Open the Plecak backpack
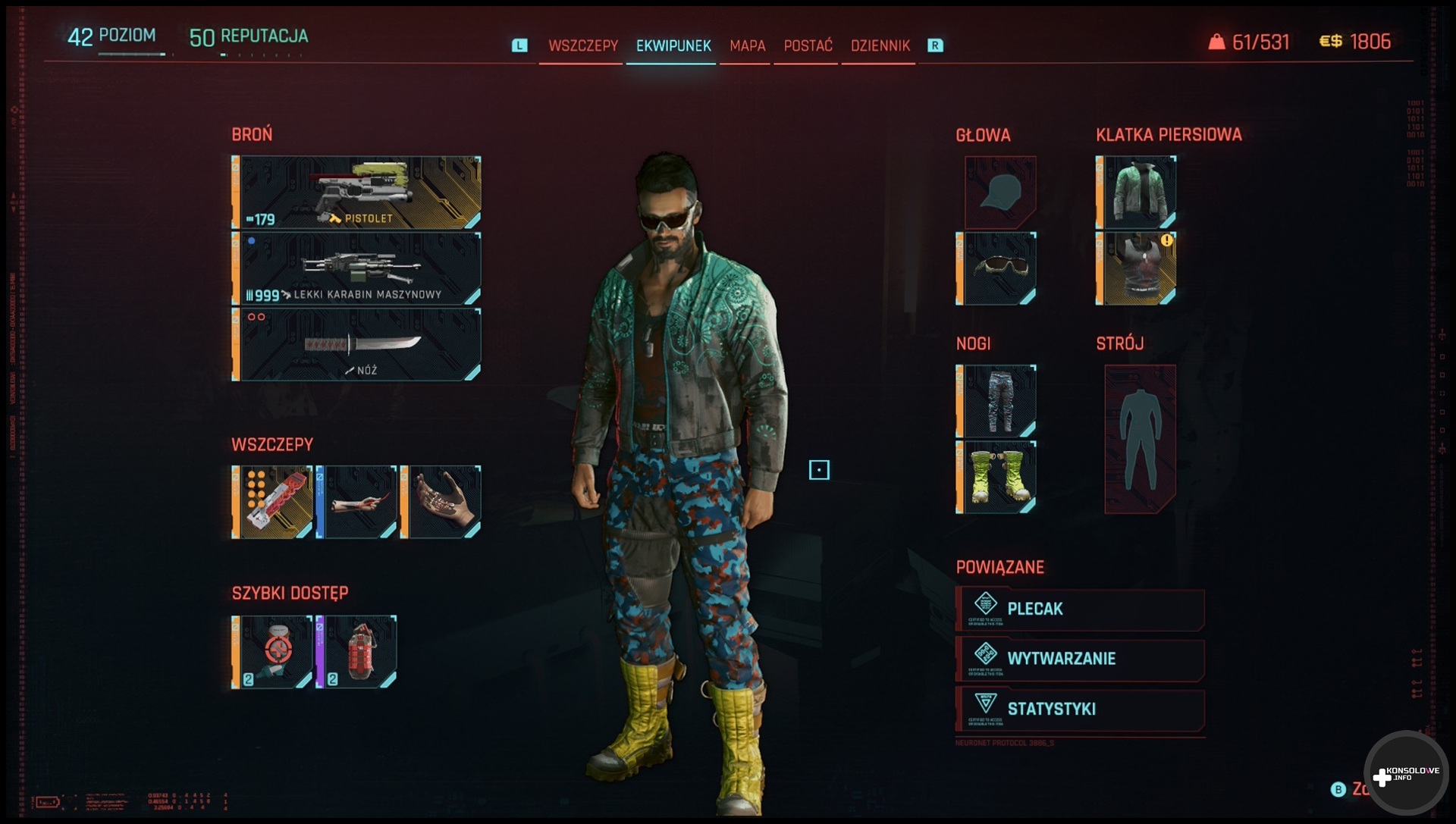This screenshot has width=1456, height=824. point(1080,609)
